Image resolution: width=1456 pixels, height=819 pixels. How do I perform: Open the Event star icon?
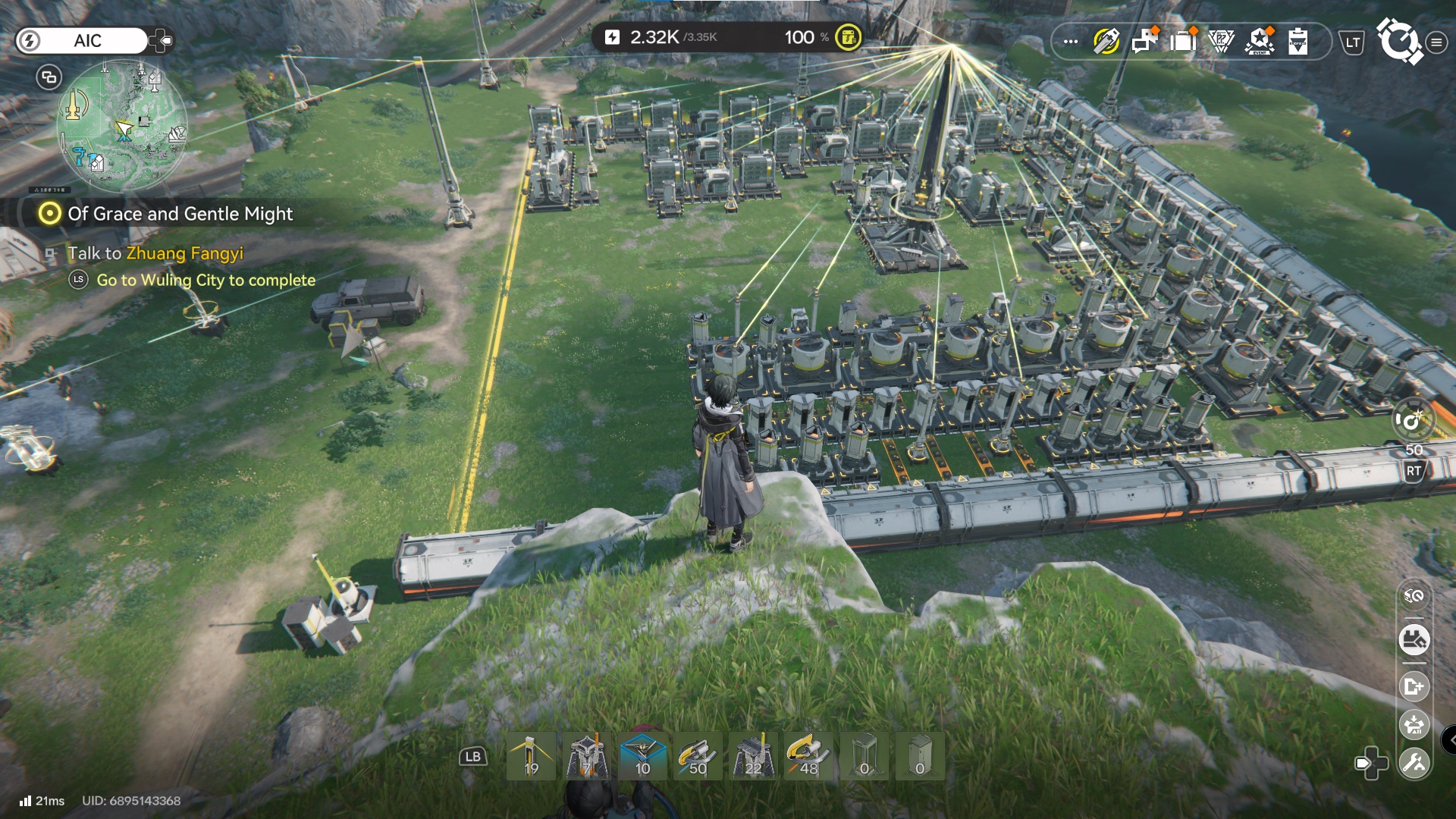1260,41
